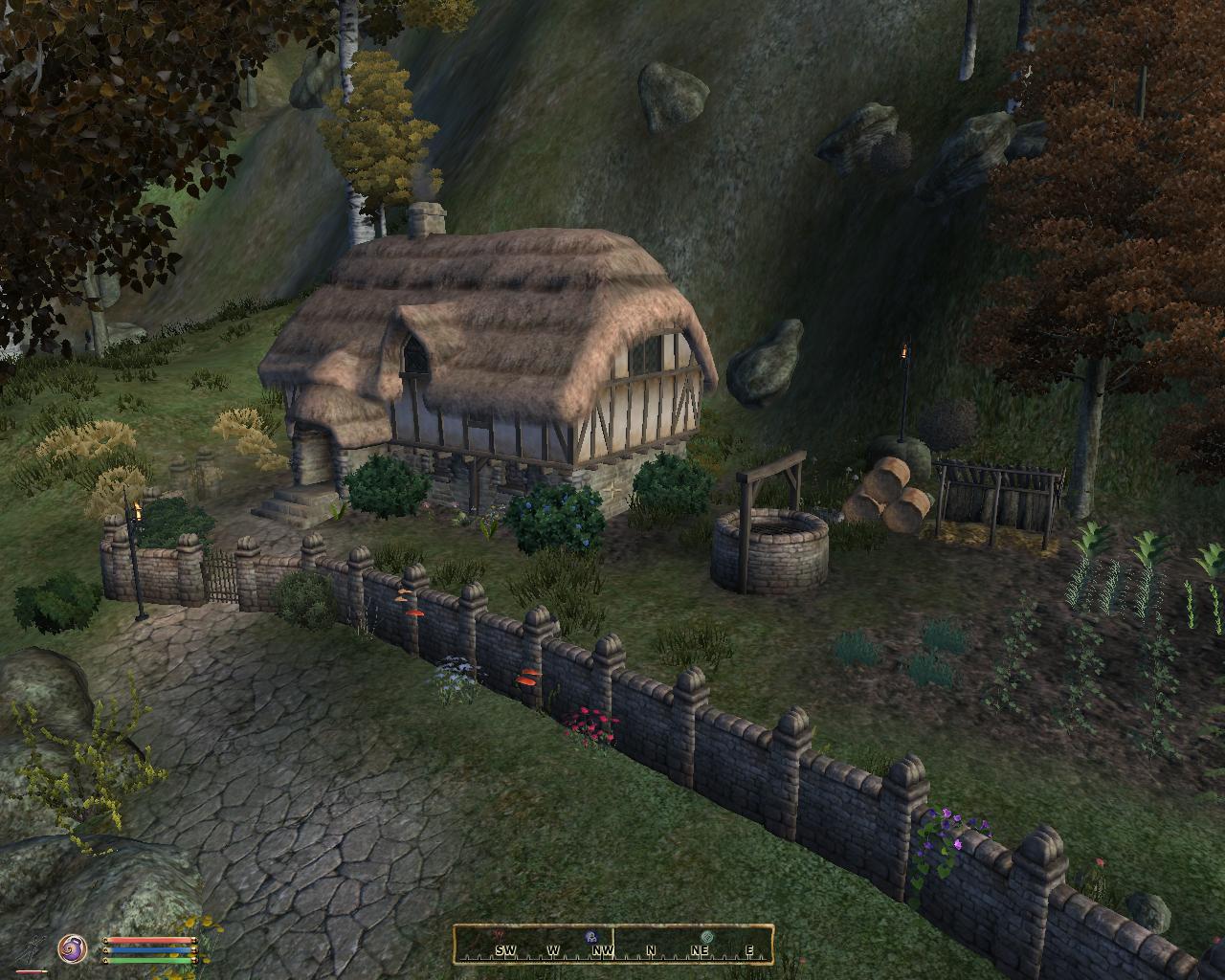
Task: Click the purple swirl spell icon
Action: 72,948
